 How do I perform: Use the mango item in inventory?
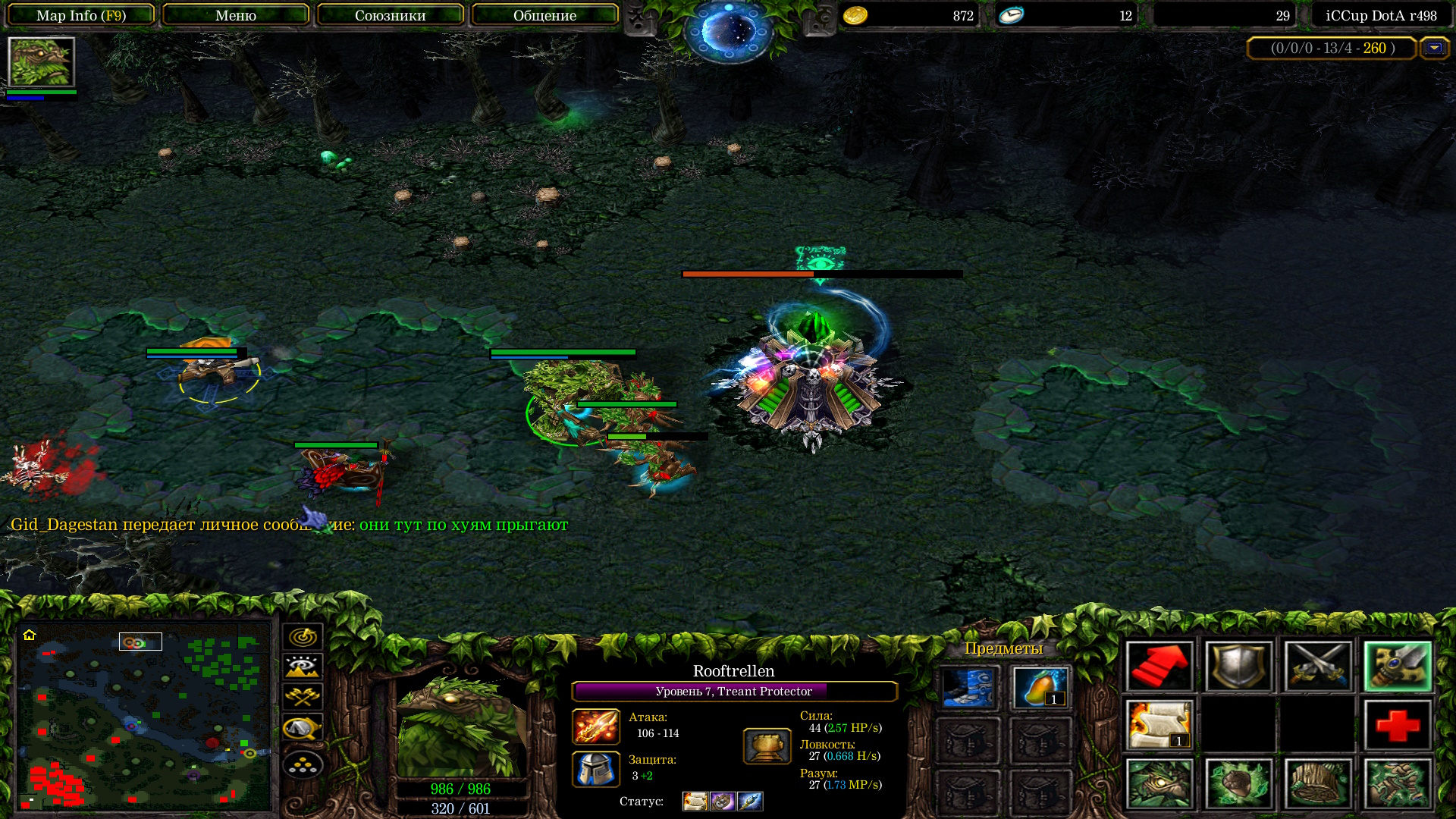coord(1040,688)
